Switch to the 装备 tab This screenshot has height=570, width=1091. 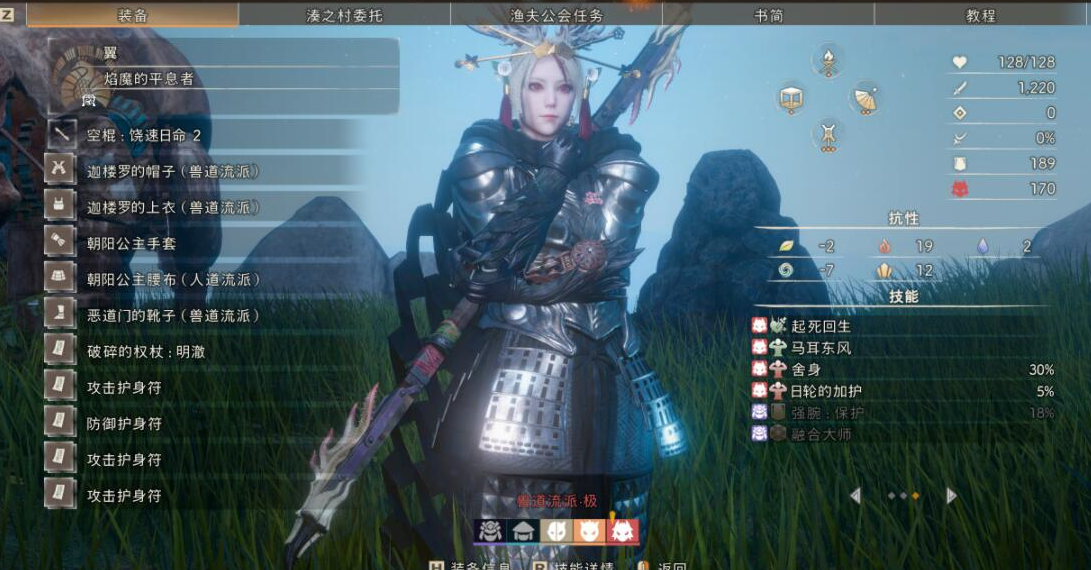[x=133, y=15]
